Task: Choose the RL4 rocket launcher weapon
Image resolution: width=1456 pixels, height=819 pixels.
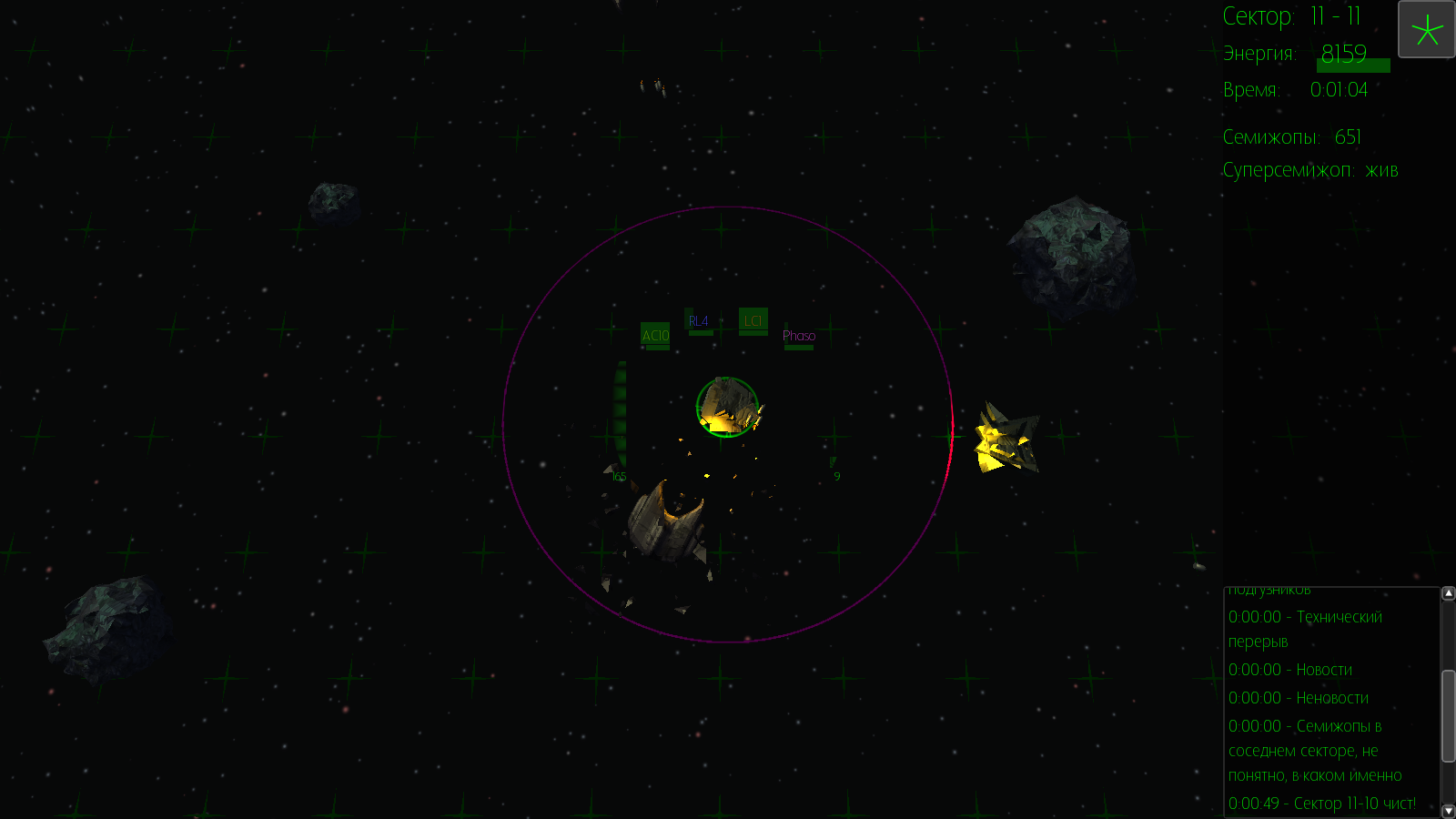Action: (x=699, y=321)
